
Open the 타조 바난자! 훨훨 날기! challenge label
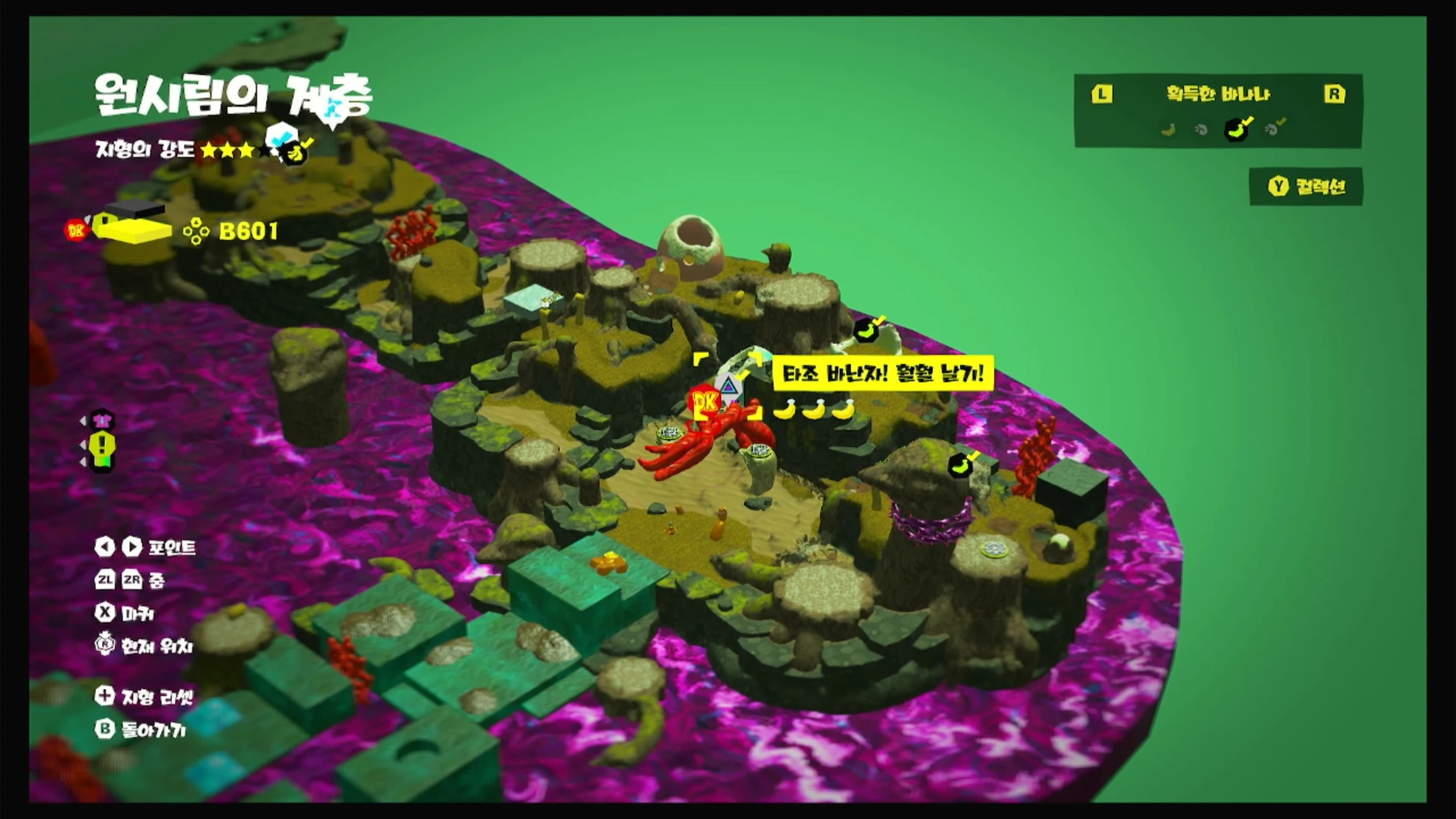pyautogui.click(x=883, y=374)
